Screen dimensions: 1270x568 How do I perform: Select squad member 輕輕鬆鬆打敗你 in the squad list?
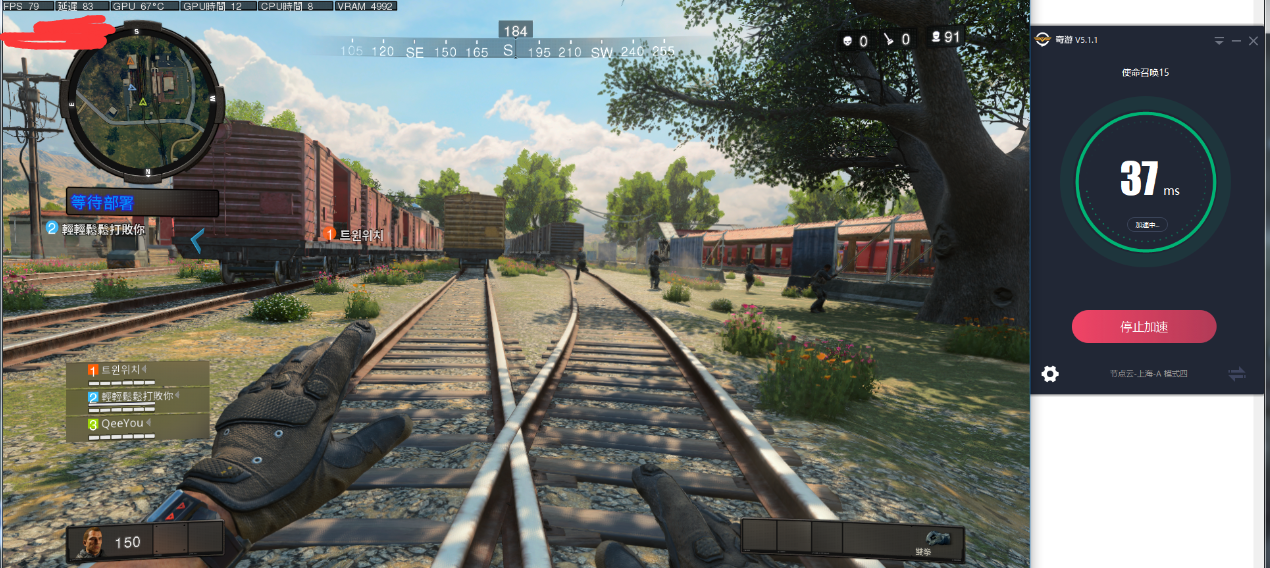click(138, 397)
